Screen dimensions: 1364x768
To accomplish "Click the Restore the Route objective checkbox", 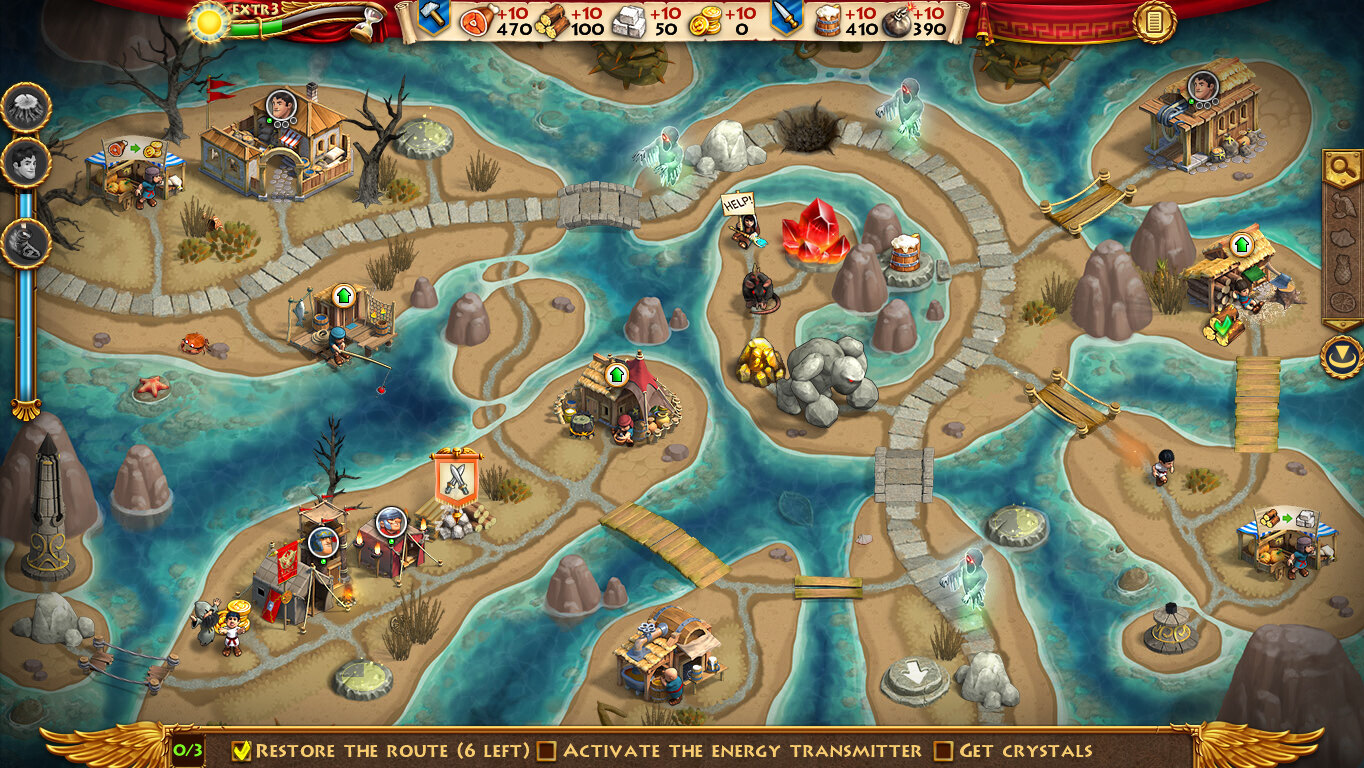I will 241,750.
